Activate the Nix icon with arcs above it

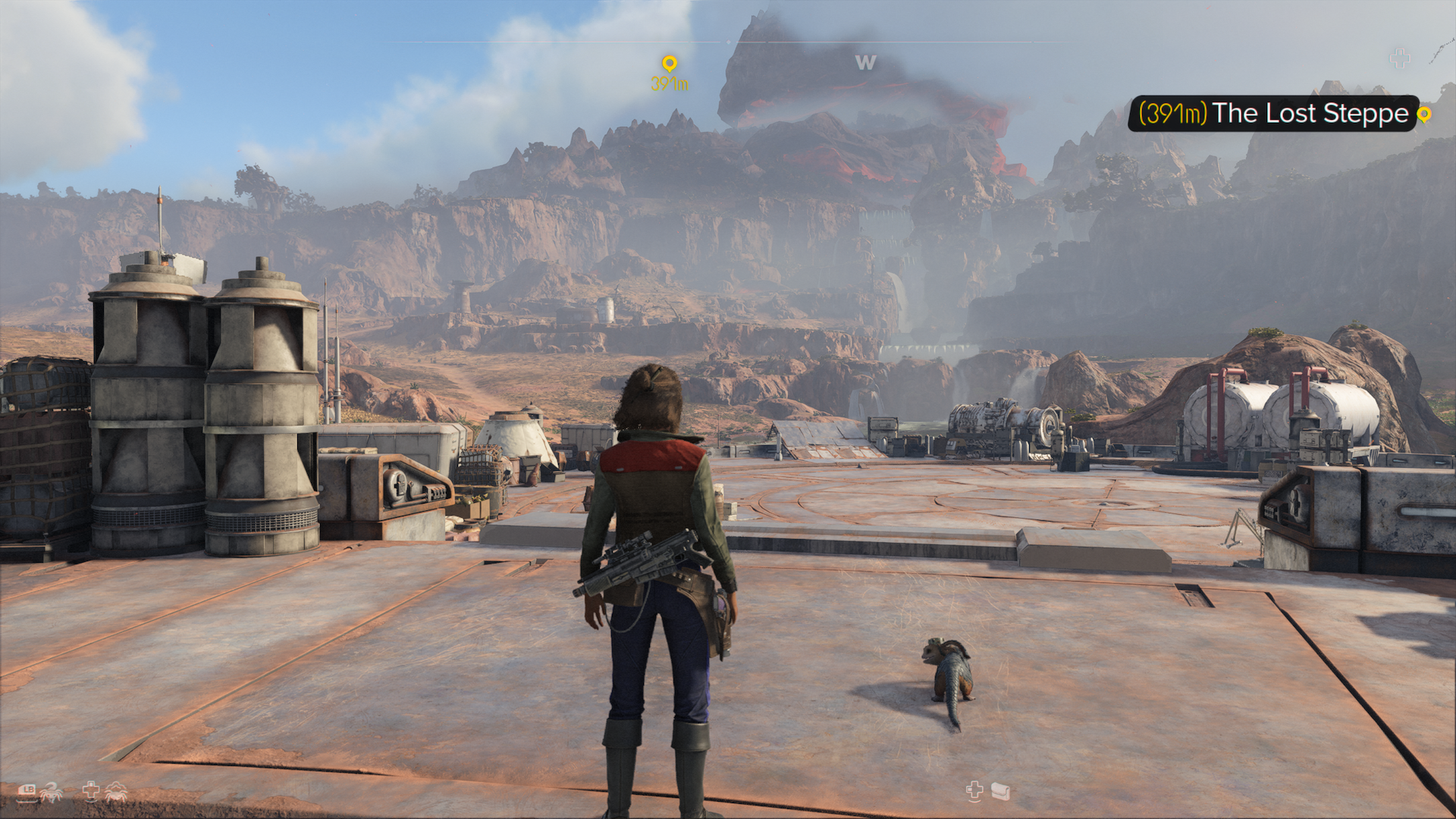(116, 792)
